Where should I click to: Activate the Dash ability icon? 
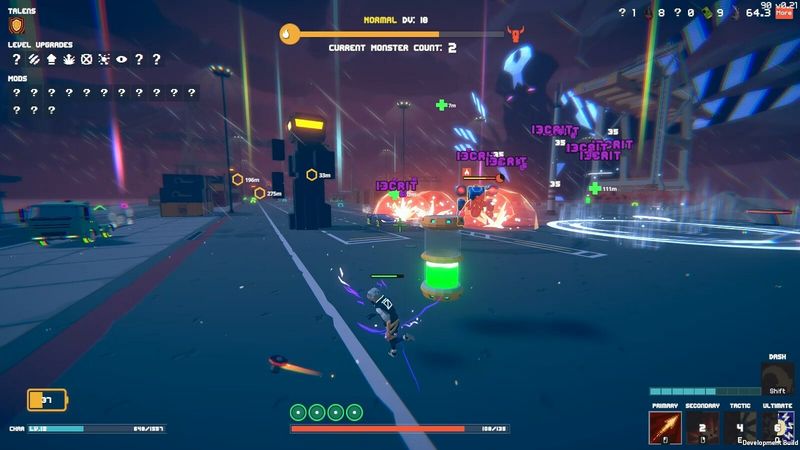pyautogui.click(x=777, y=379)
